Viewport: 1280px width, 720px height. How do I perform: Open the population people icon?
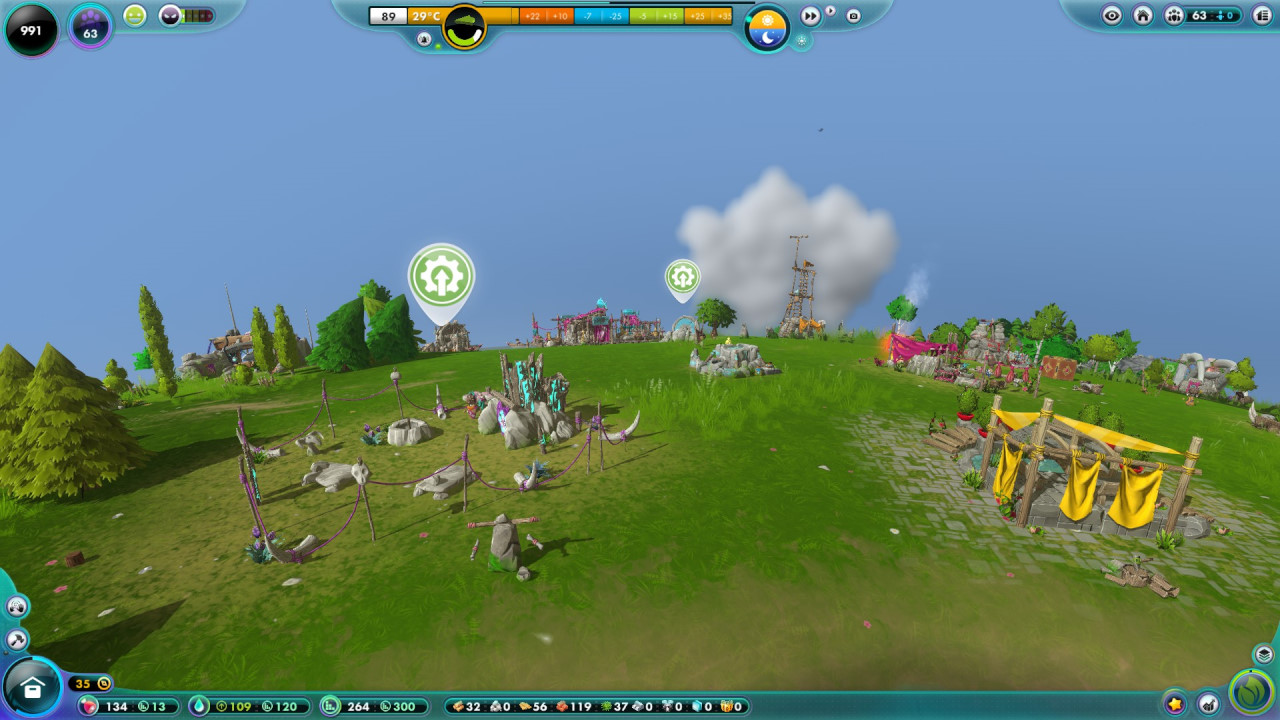coord(1174,15)
